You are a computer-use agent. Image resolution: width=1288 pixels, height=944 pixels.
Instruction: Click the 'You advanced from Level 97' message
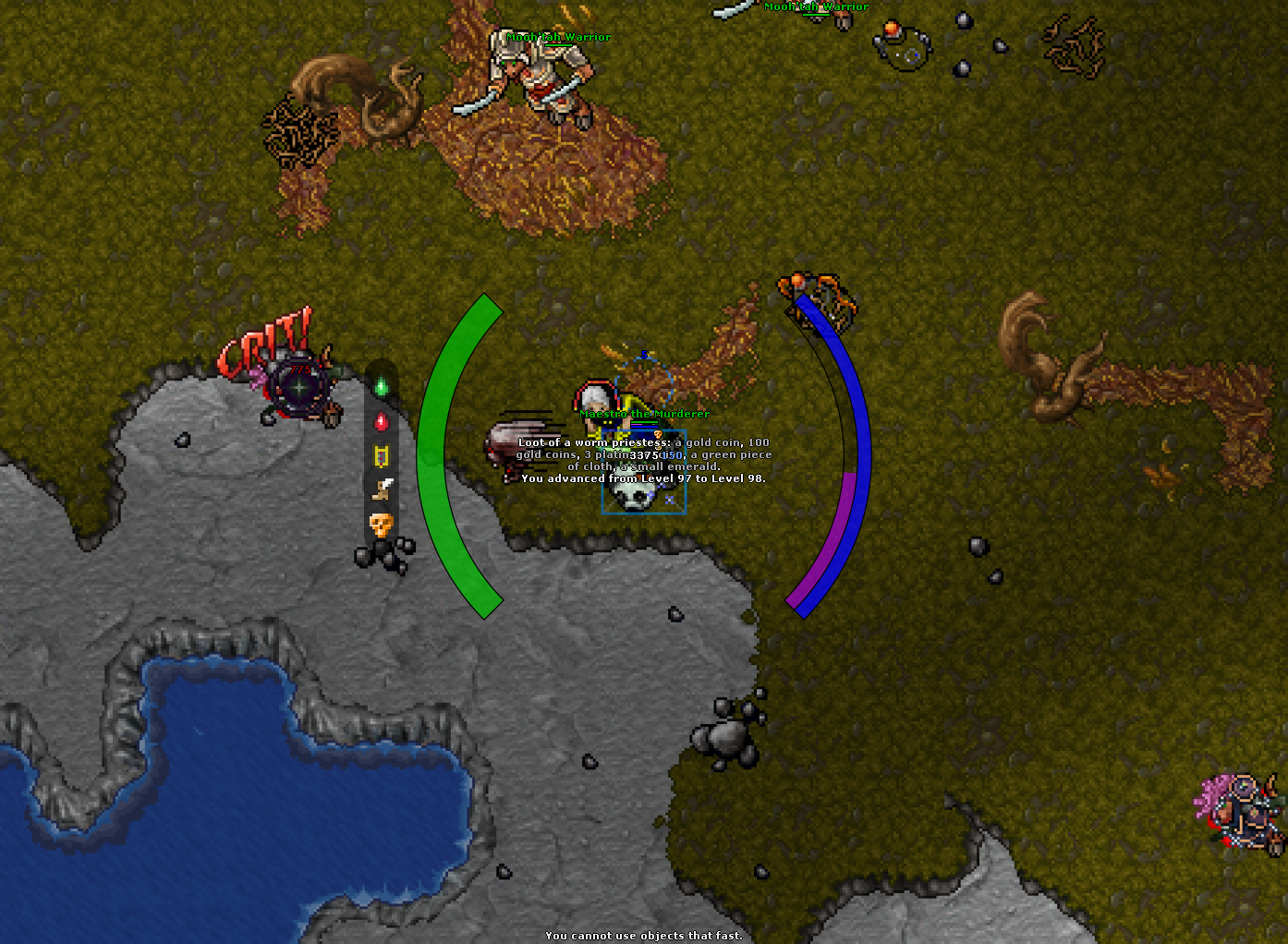point(643,478)
